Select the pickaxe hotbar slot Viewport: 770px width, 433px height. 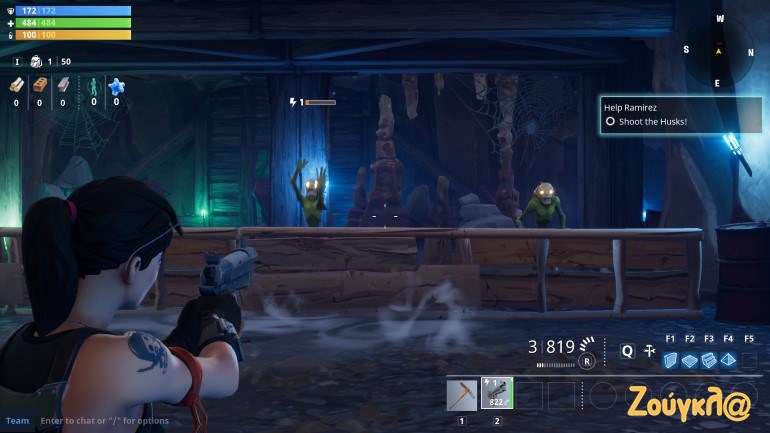pyautogui.click(x=462, y=394)
